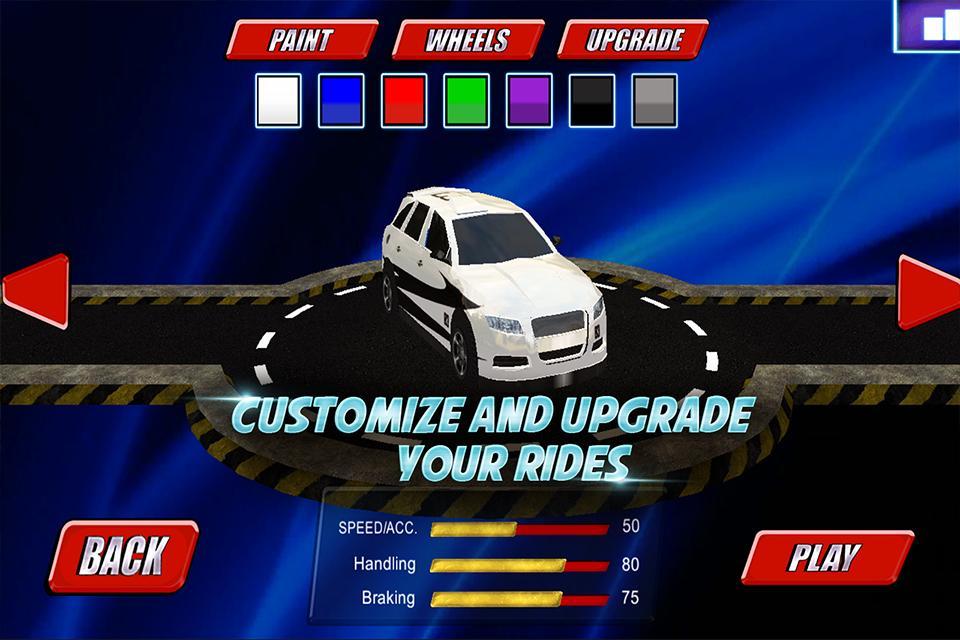The image size is (960, 640).
Task: Choose the blue paint swatch
Action: [341, 100]
